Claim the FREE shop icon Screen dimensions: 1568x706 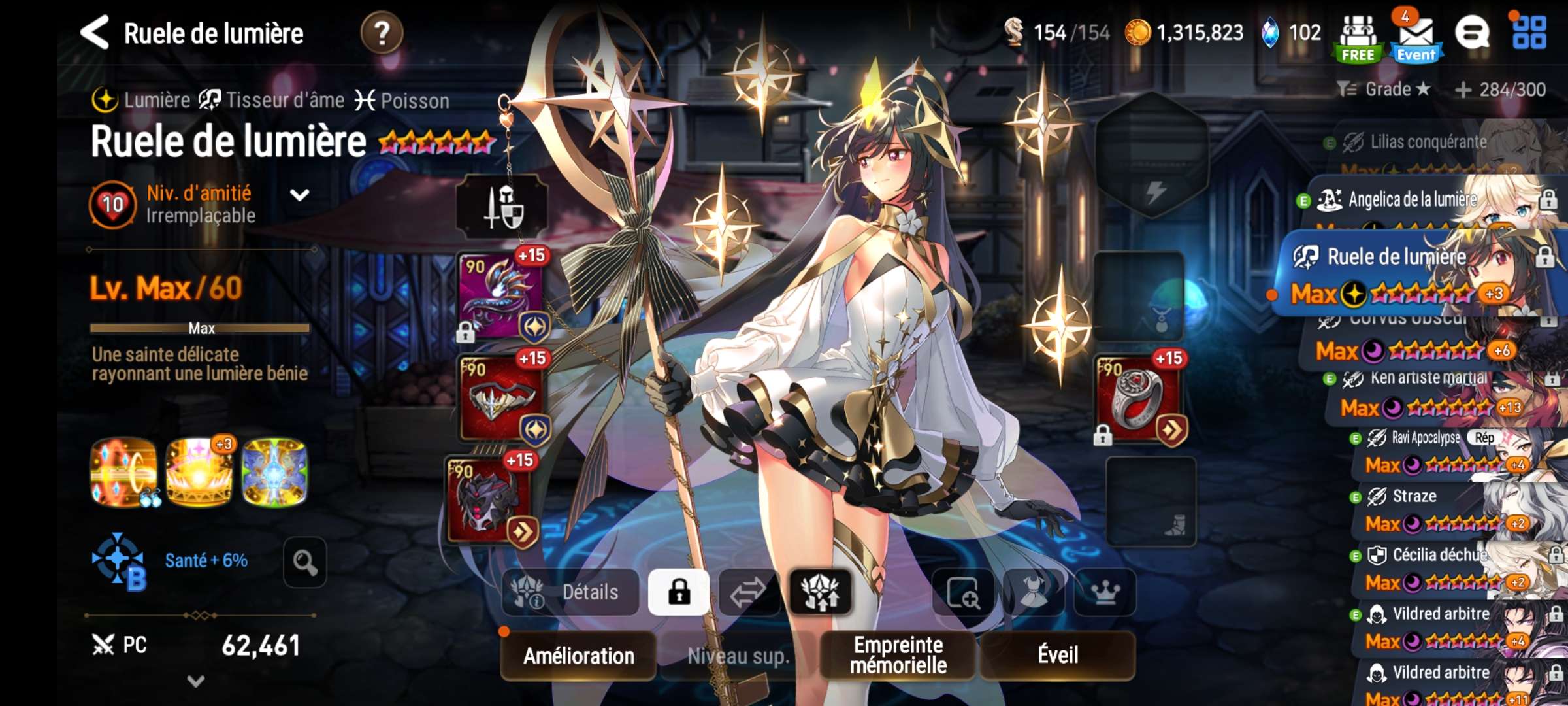pos(1358,38)
